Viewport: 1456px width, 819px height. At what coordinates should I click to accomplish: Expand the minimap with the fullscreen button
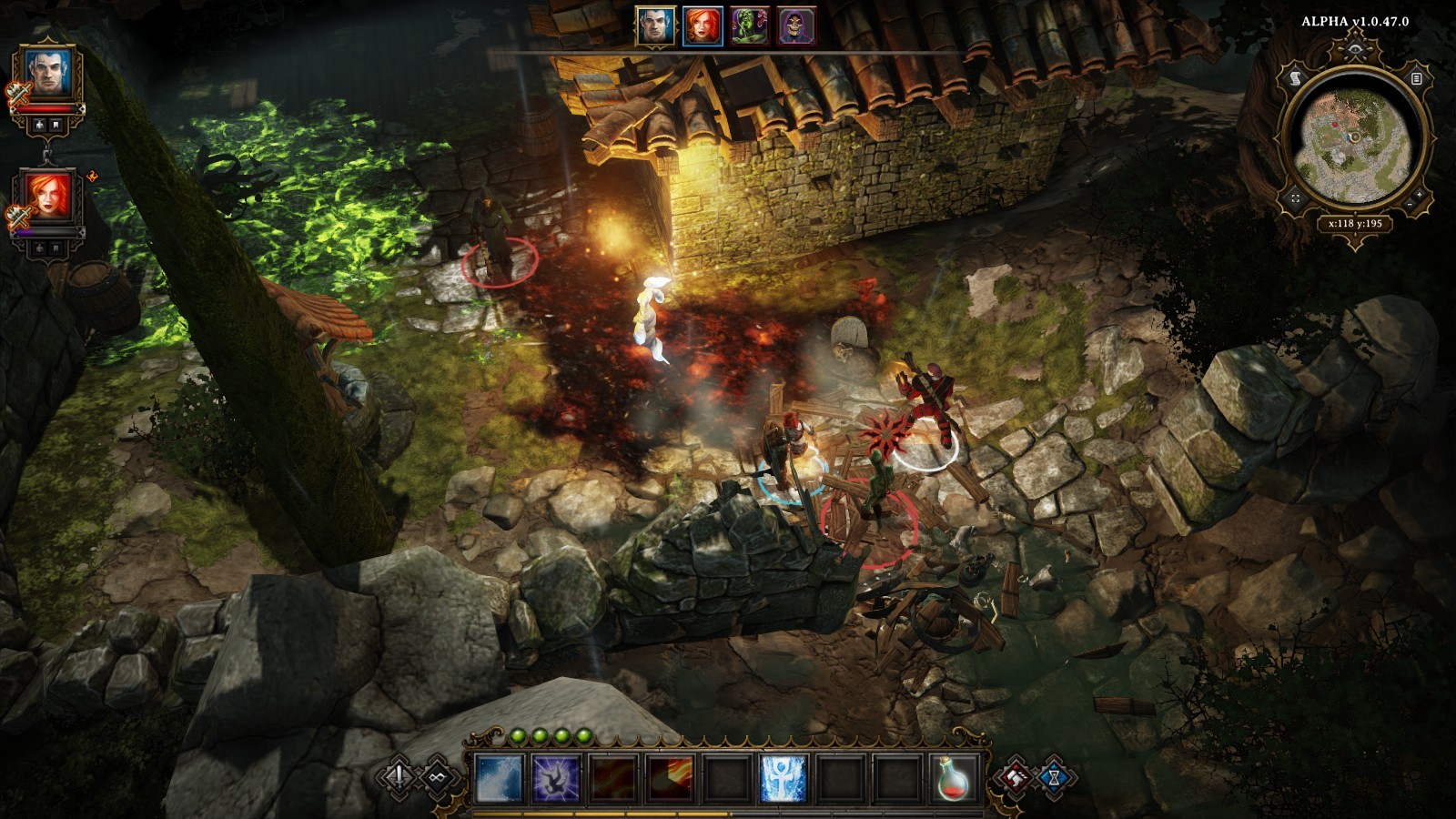click(1296, 197)
